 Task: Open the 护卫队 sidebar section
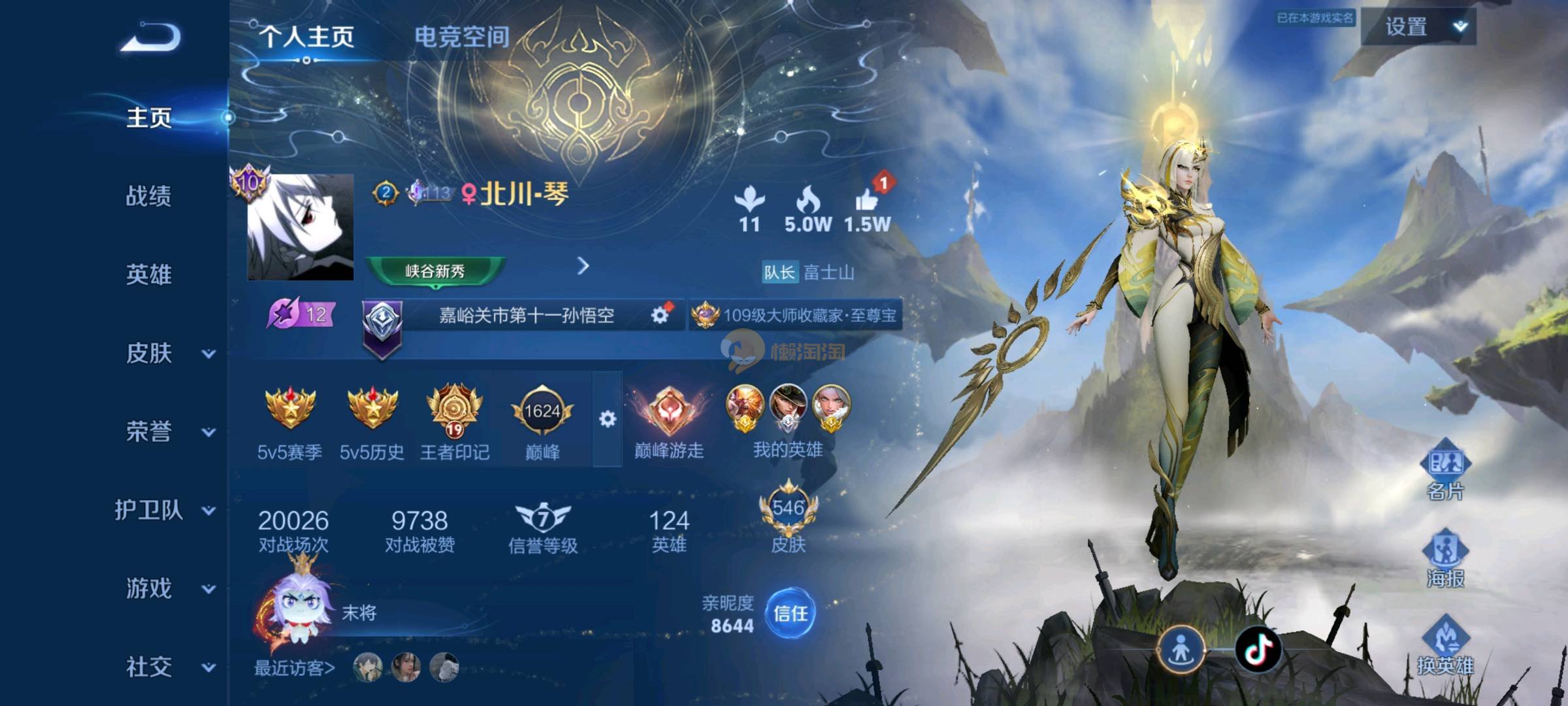[x=163, y=511]
